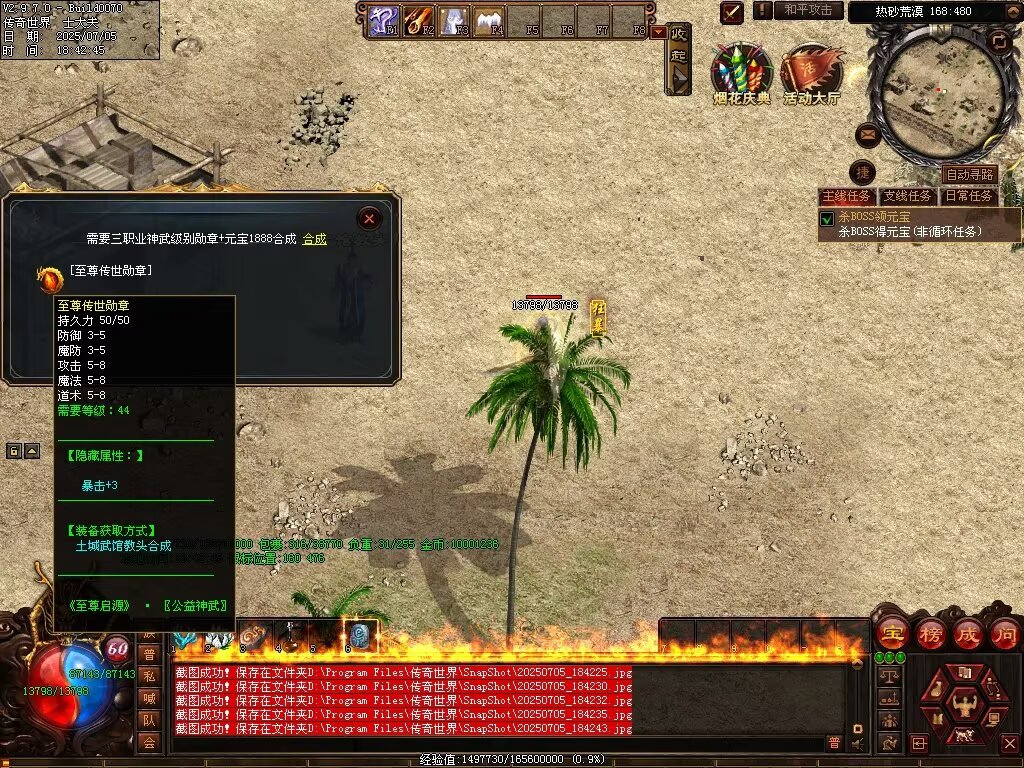
Task: Toggle the 杀BOSS领元宝 quest checkbox
Action: (827, 218)
